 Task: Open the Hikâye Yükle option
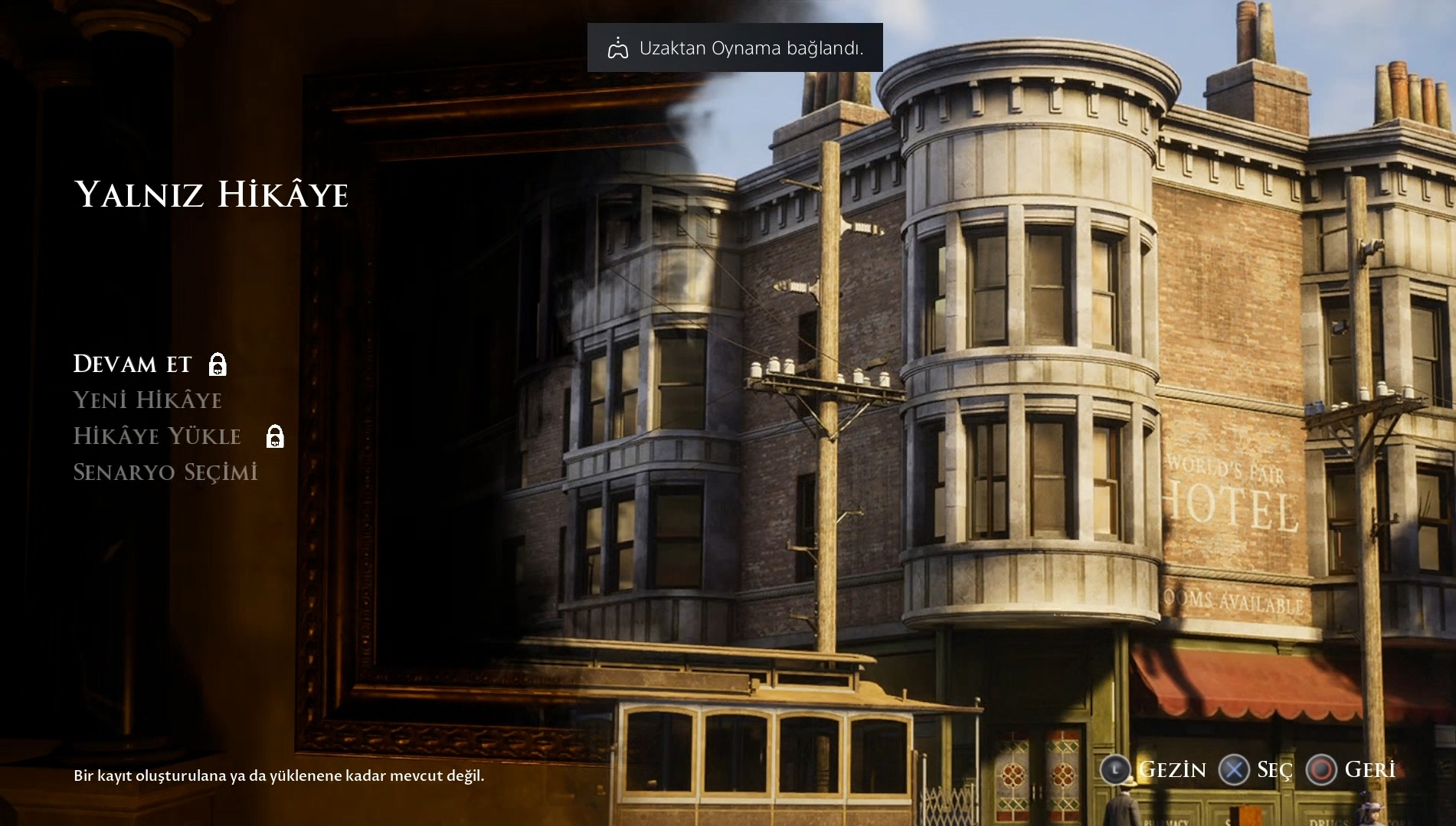157,436
